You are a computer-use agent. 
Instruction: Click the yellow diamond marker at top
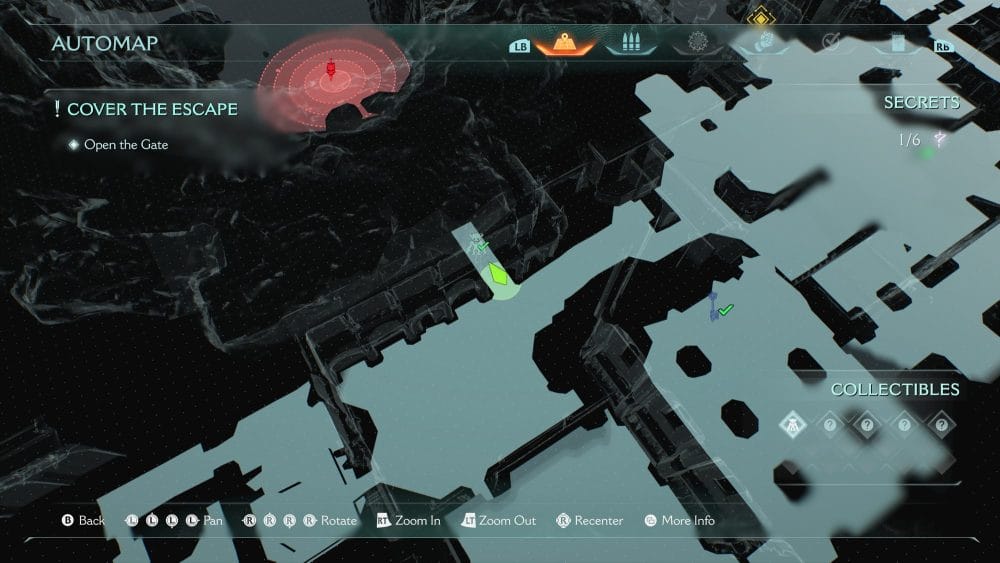[762, 15]
